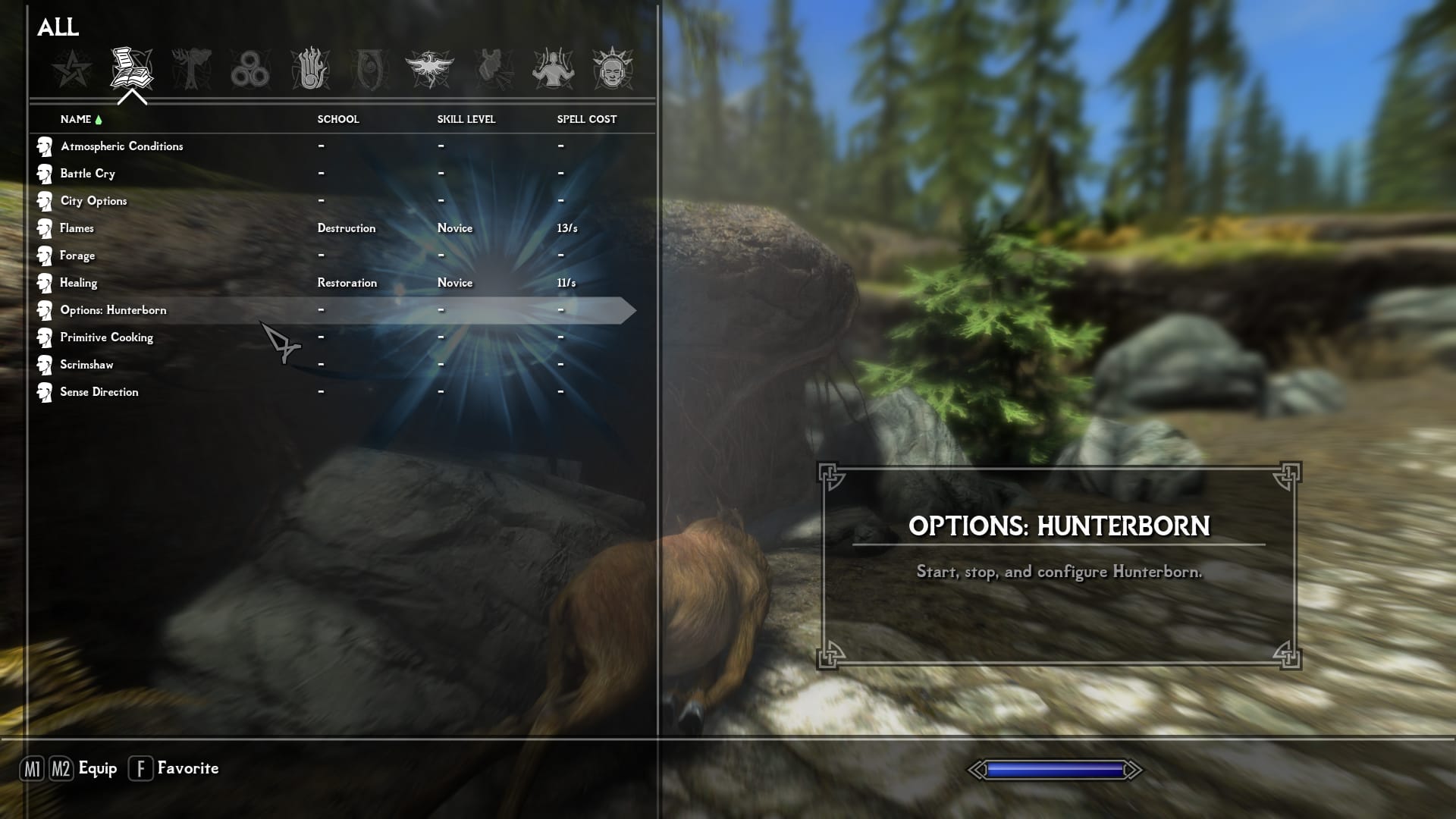Open the Conjuration gate tab
This screenshot has height=819, width=1456.
click(x=370, y=69)
